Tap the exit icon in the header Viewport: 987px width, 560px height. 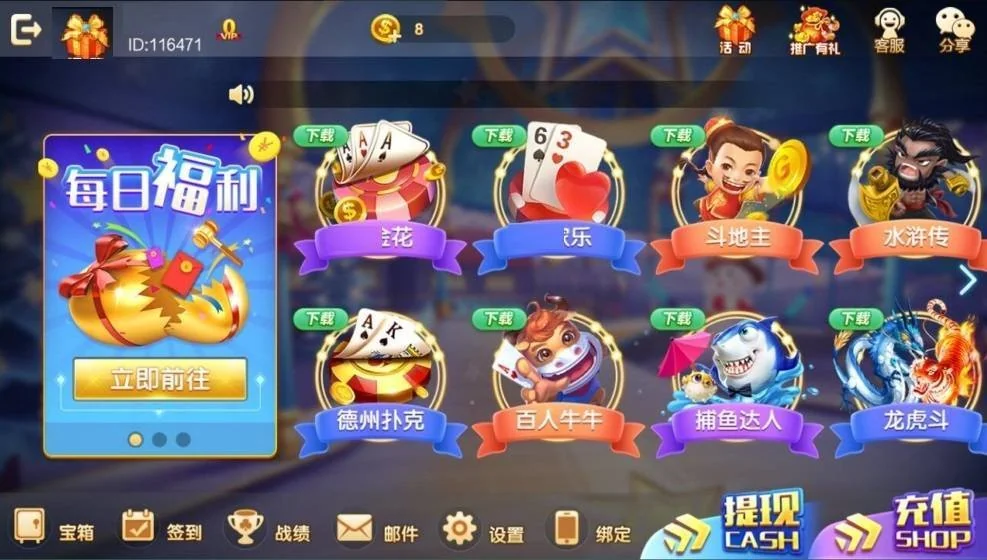pos(25,30)
